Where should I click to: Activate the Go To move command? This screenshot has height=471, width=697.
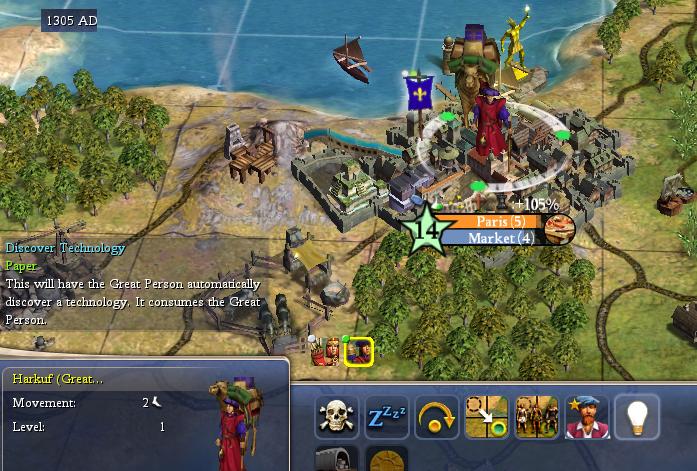coord(487,417)
